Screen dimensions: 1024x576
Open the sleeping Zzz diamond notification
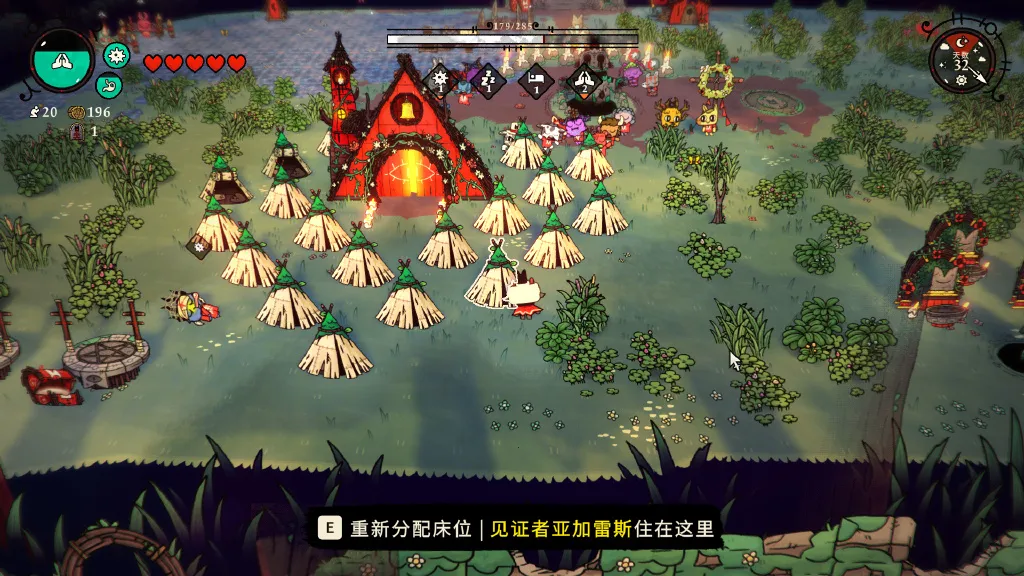pos(488,79)
